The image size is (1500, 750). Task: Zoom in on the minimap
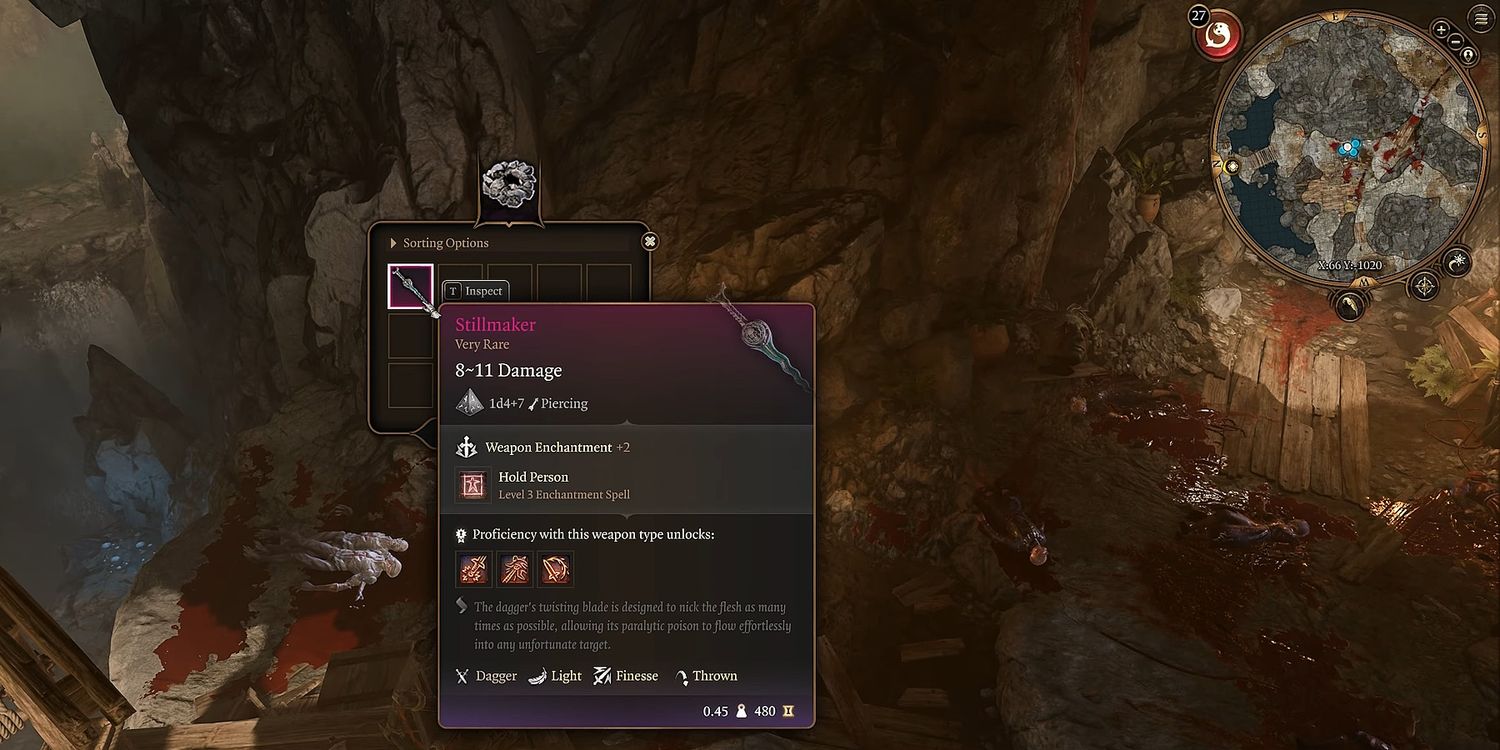(x=1441, y=29)
